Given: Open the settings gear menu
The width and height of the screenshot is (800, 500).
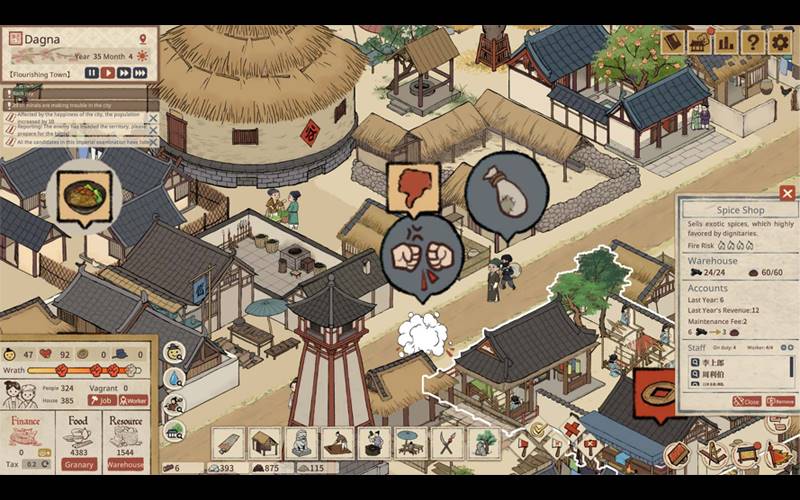Looking at the screenshot, I should pos(779,42).
